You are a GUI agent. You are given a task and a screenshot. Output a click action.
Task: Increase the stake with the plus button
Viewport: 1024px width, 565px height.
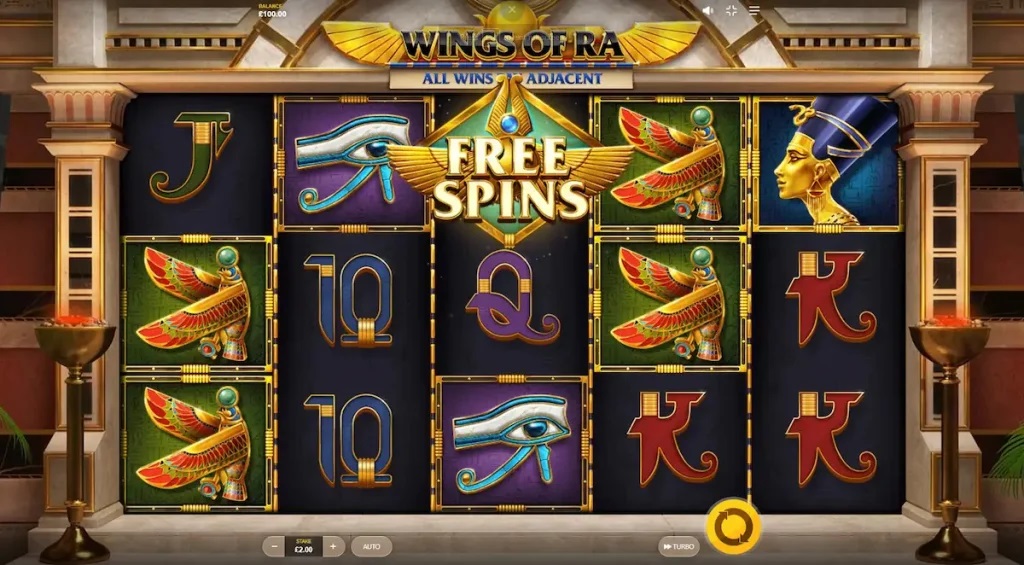tap(334, 547)
